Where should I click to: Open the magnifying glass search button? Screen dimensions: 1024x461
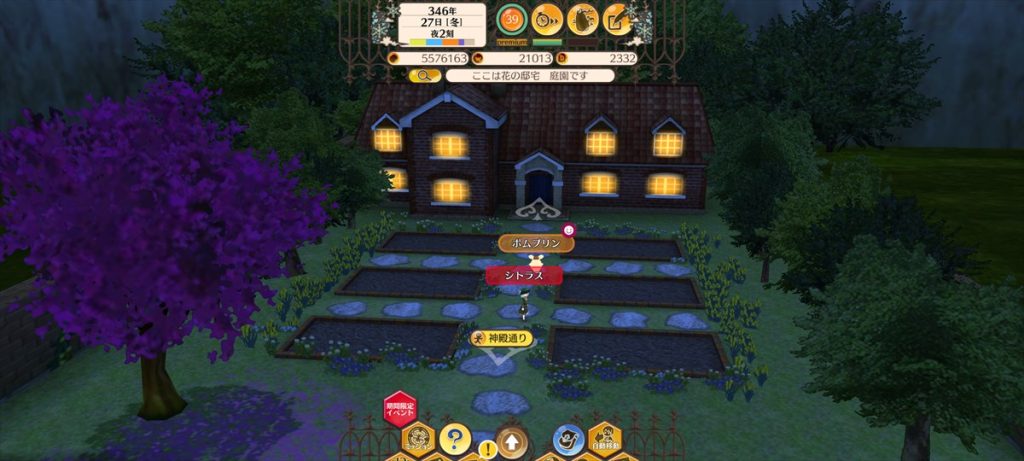(x=425, y=75)
